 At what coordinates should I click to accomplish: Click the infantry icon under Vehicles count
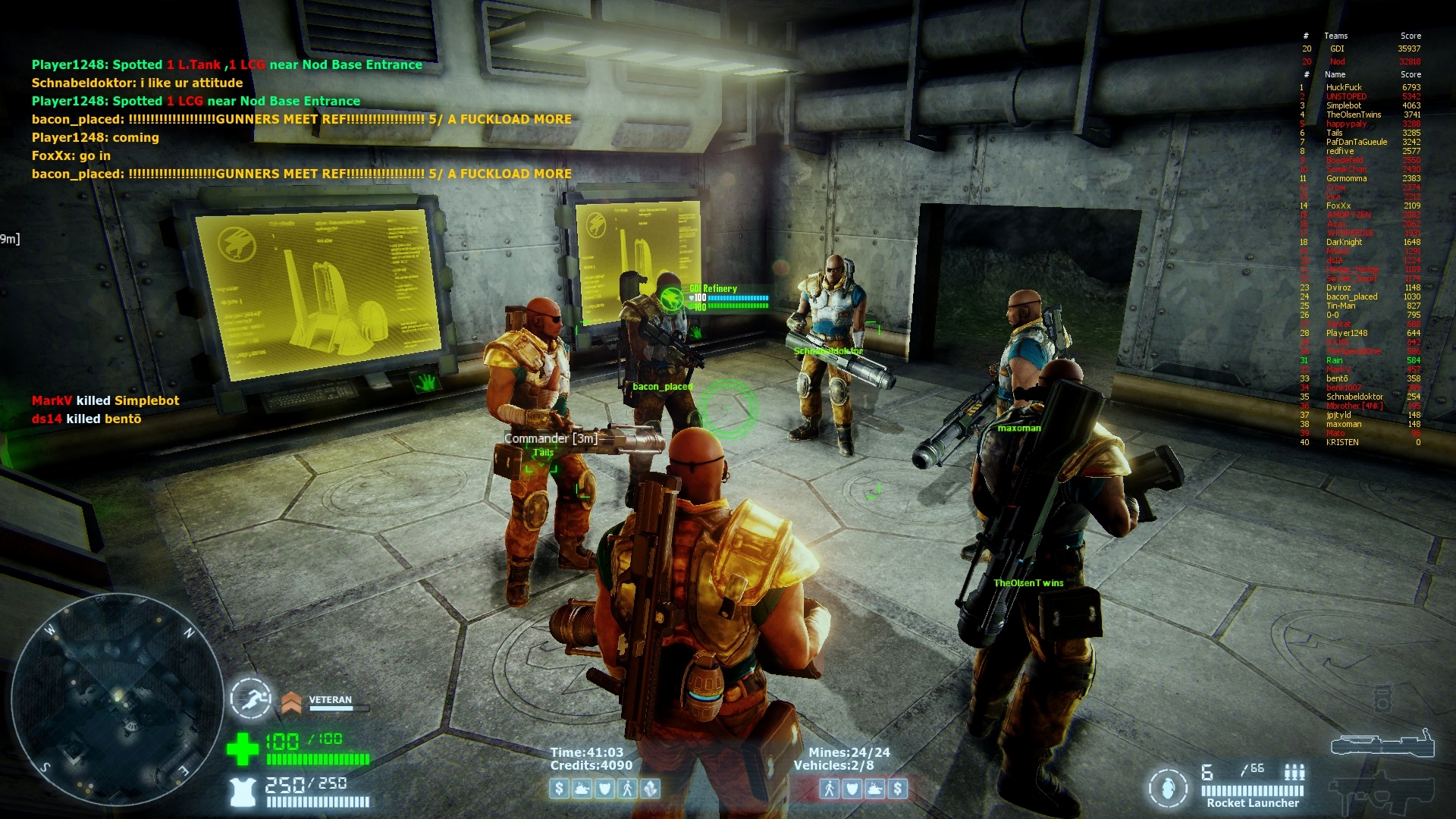tap(830, 789)
